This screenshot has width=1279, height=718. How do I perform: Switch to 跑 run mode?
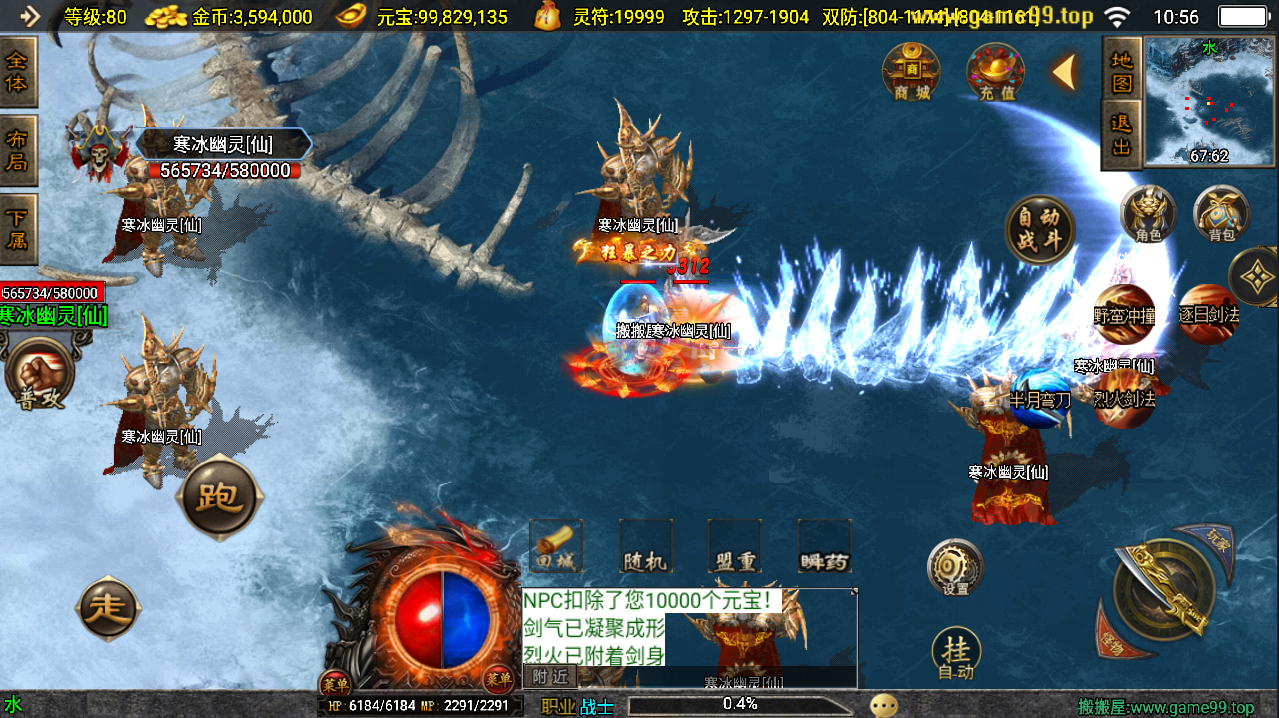click(220, 497)
